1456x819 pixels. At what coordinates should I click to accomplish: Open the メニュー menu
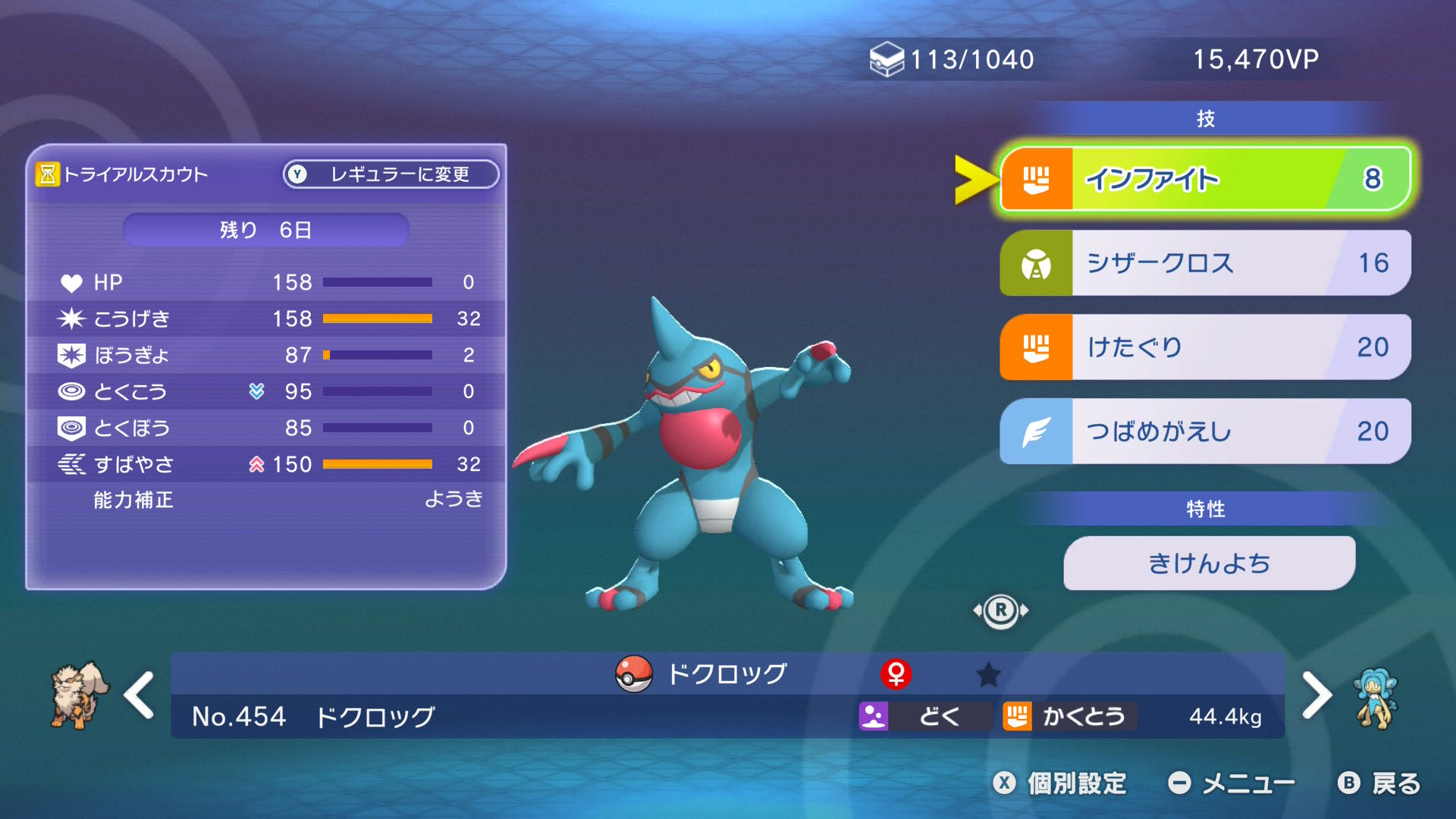tap(1232, 783)
